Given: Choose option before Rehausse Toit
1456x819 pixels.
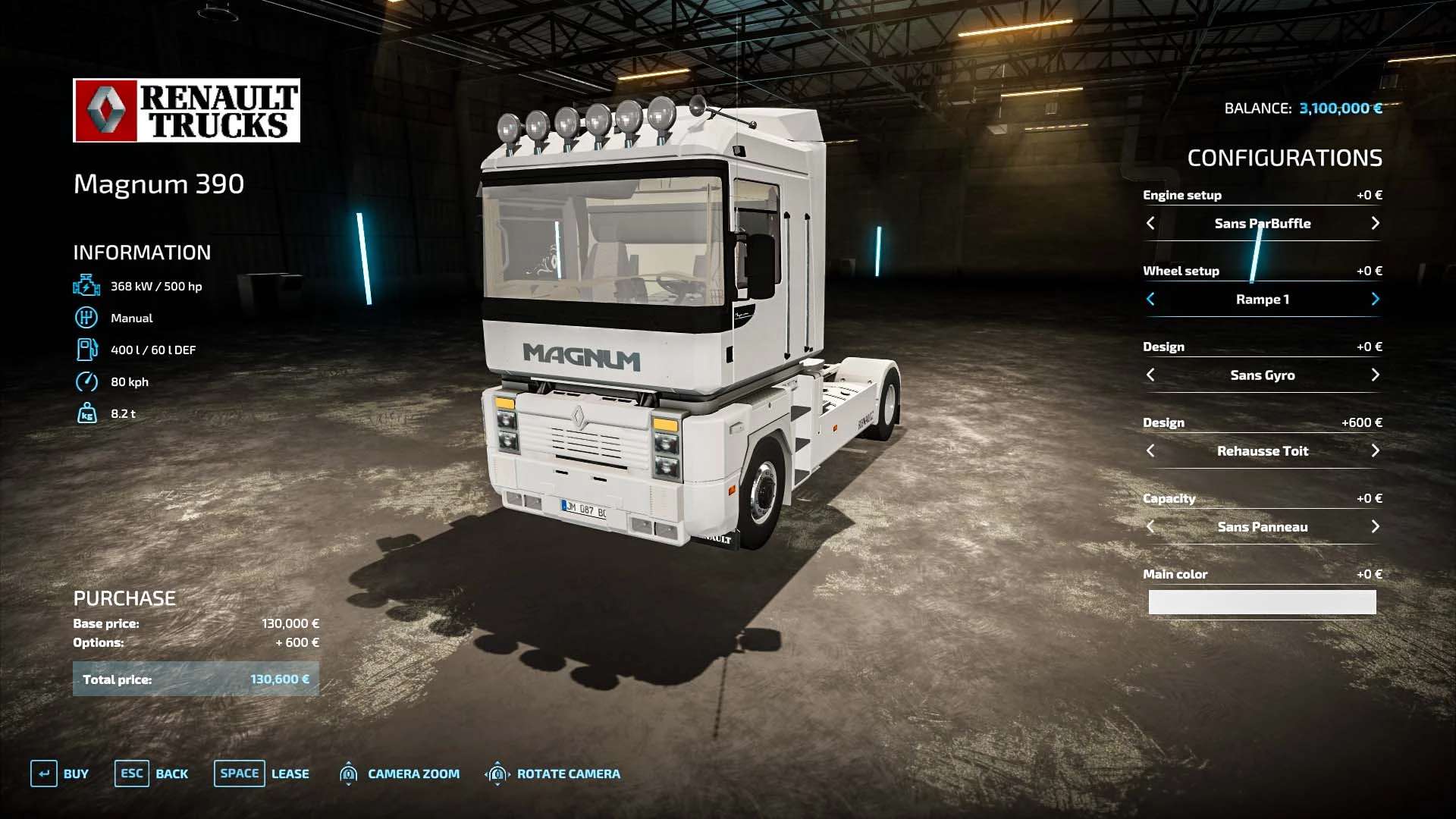Looking at the screenshot, I should tap(1150, 450).
